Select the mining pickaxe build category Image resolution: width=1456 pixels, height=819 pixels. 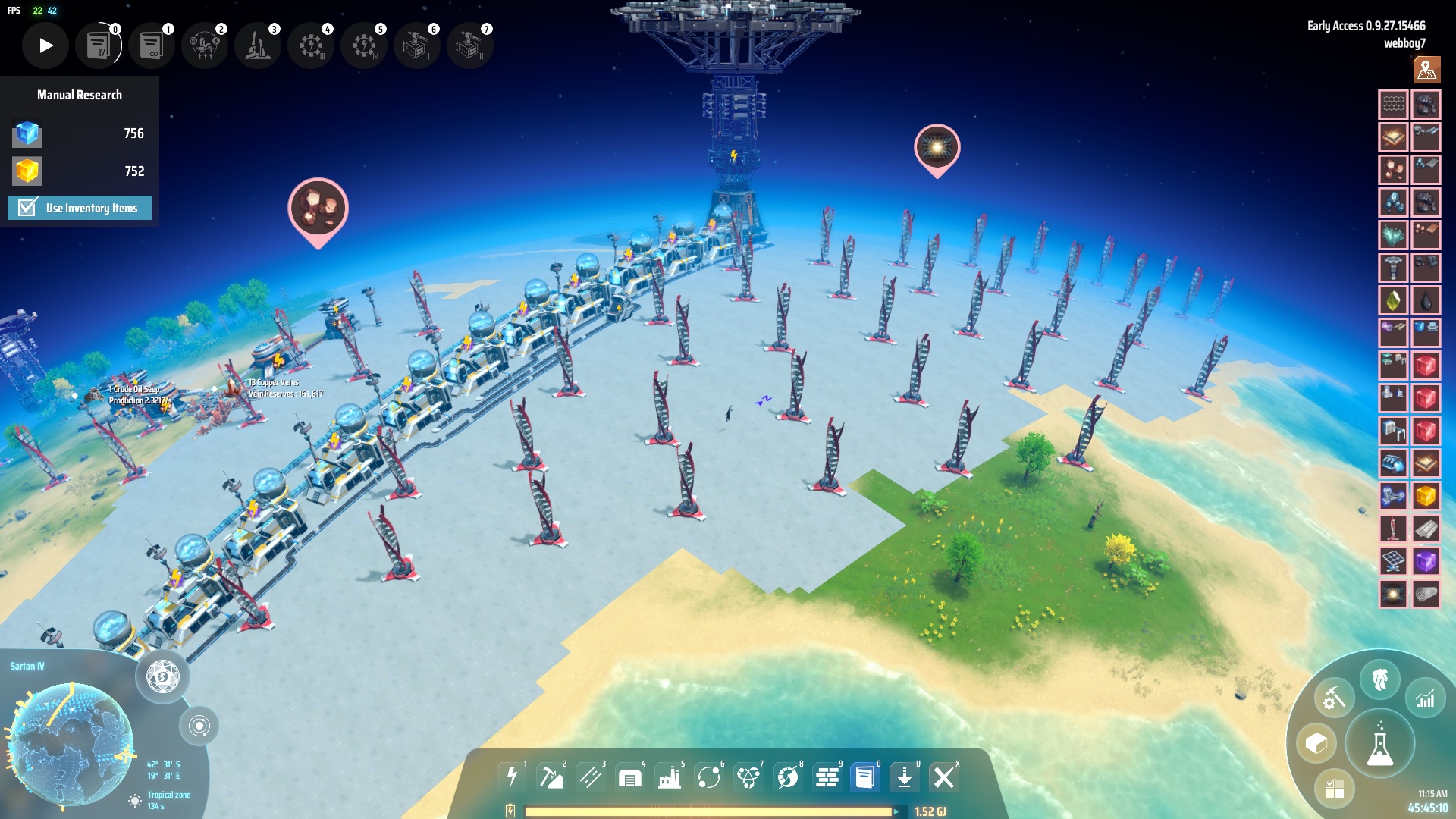pyautogui.click(x=551, y=777)
